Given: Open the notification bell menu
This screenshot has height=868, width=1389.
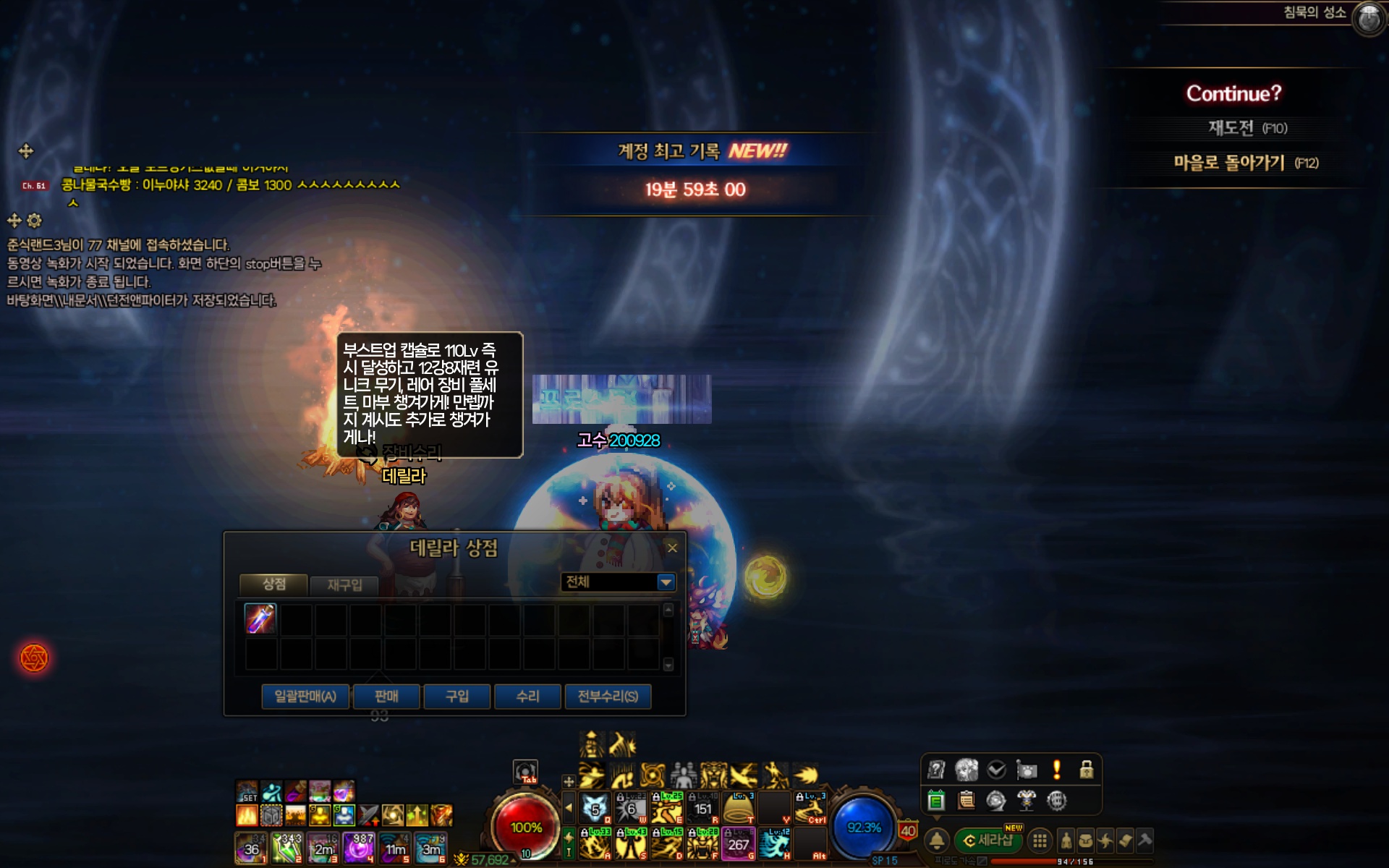Looking at the screenshot, I should [937, 841].
